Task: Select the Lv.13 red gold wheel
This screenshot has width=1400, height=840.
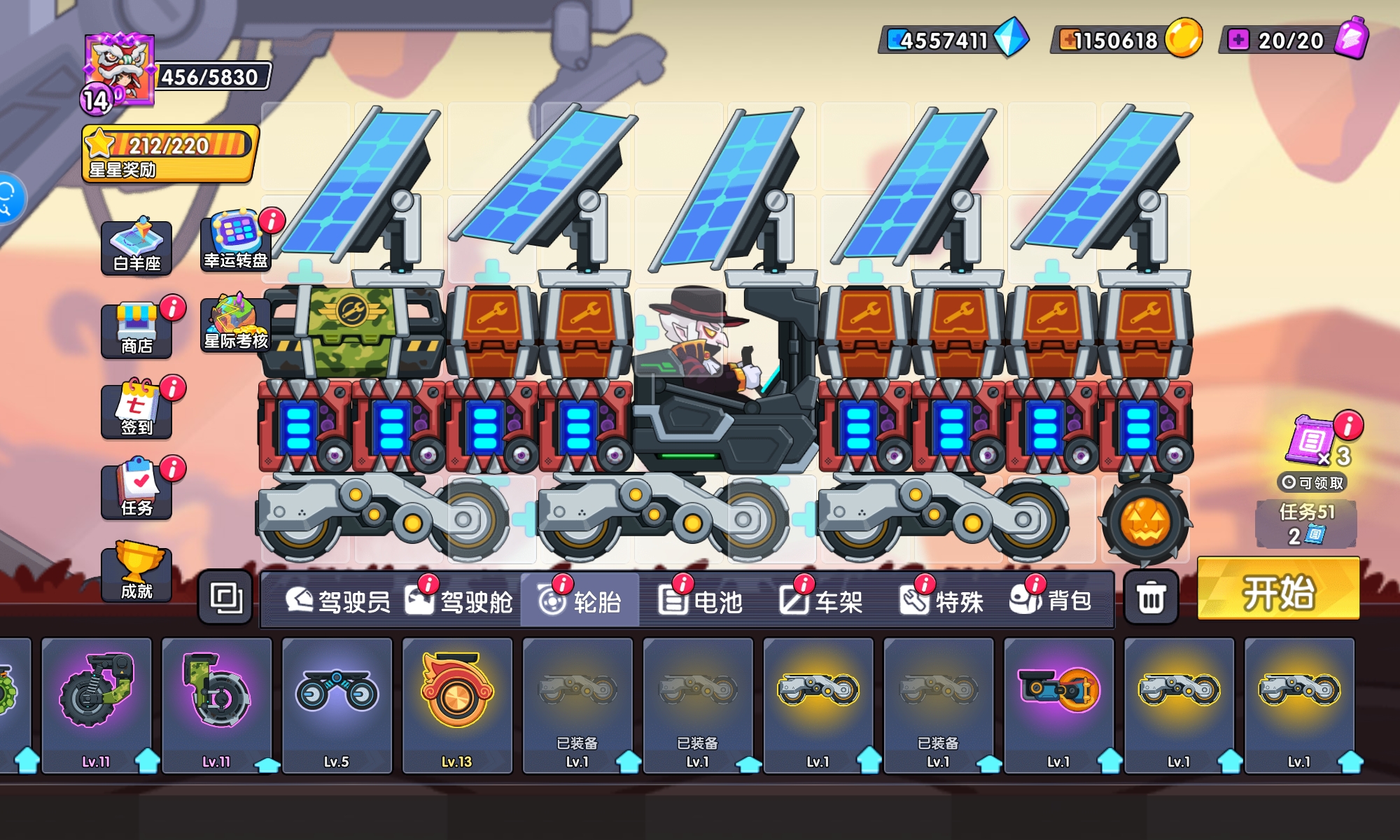Action: tap(457, 703)
